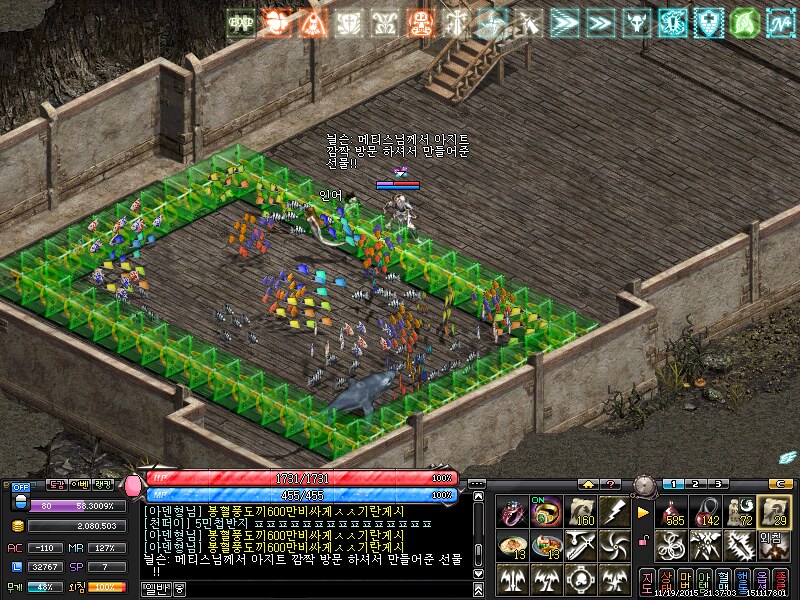This screenshot has height=600, width=800.
Task: Toggle the gold ring marked ON
Action: click(547, 512)
